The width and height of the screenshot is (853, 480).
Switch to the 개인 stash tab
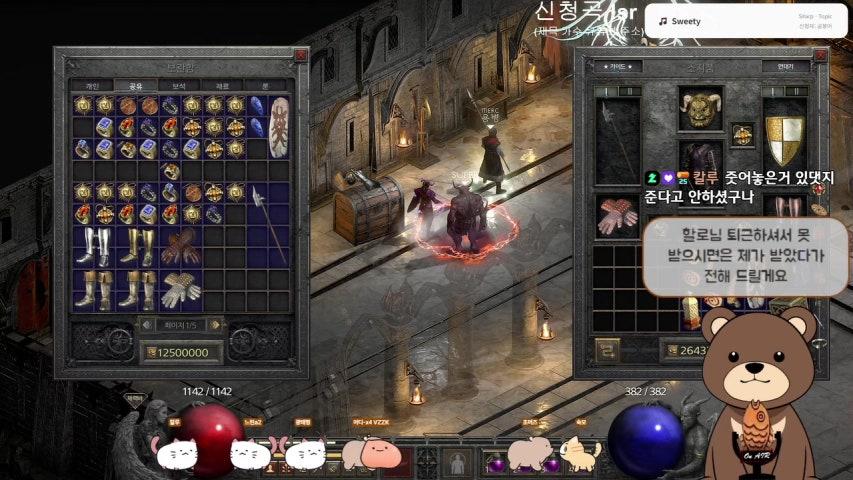[92, 86]
